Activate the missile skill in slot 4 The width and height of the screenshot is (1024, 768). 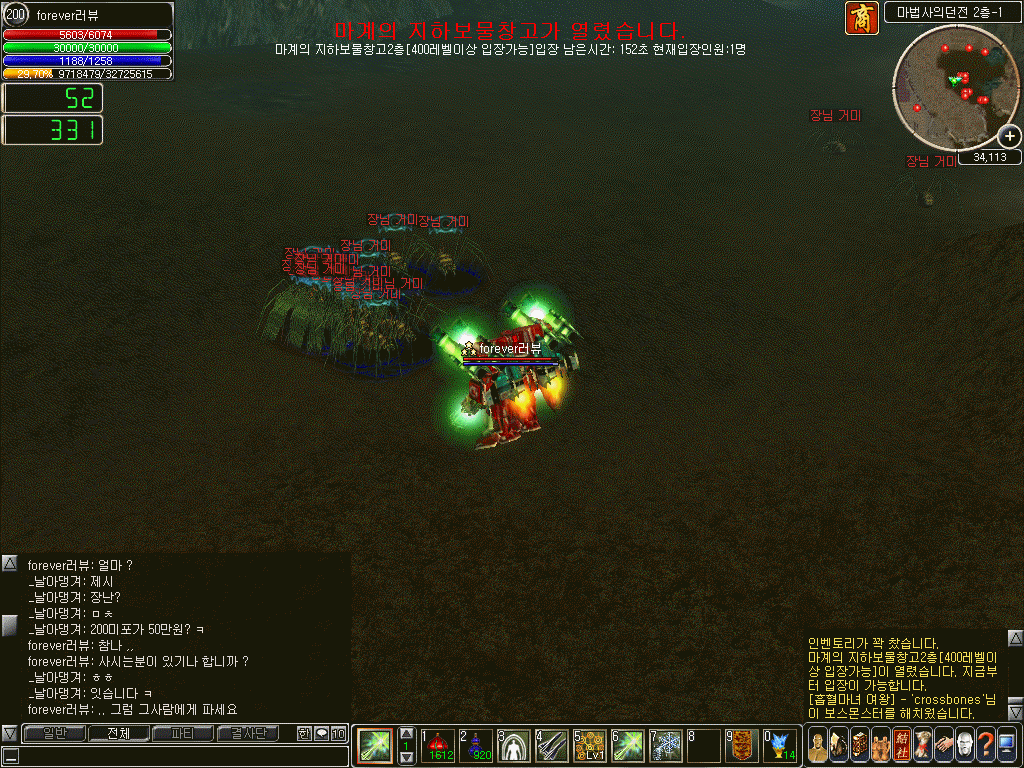tap(552, 745)
